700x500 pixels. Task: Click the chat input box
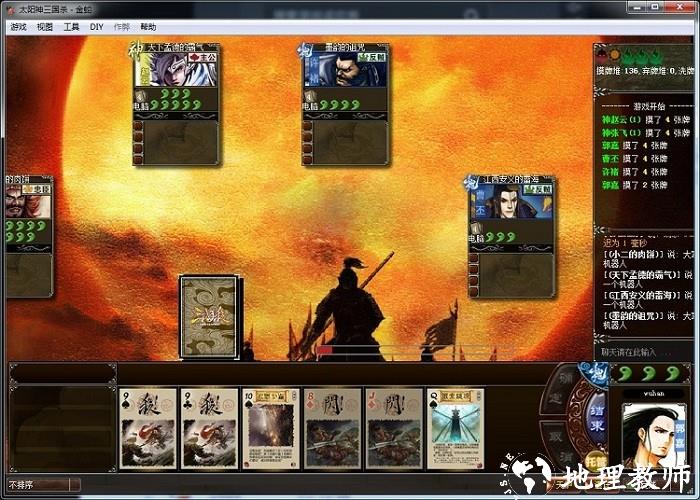640,352
